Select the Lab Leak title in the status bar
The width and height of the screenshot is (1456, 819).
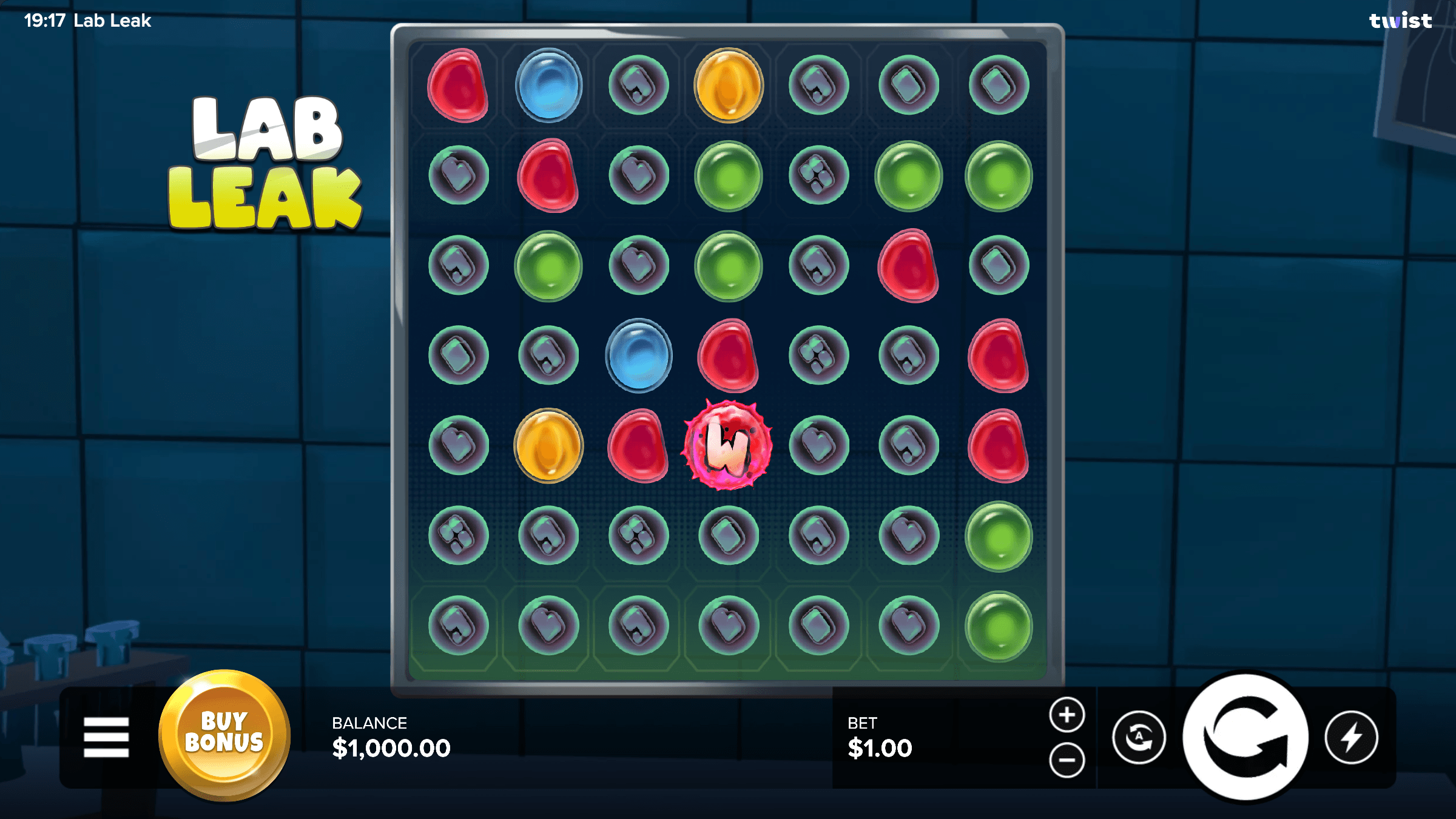point(113,20)
